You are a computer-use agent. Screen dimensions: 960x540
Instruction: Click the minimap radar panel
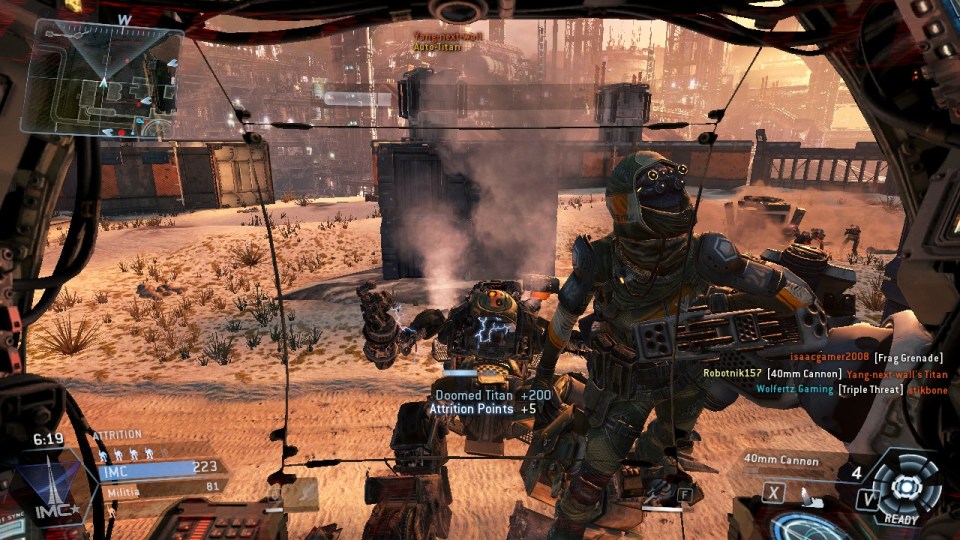[102, 78]
